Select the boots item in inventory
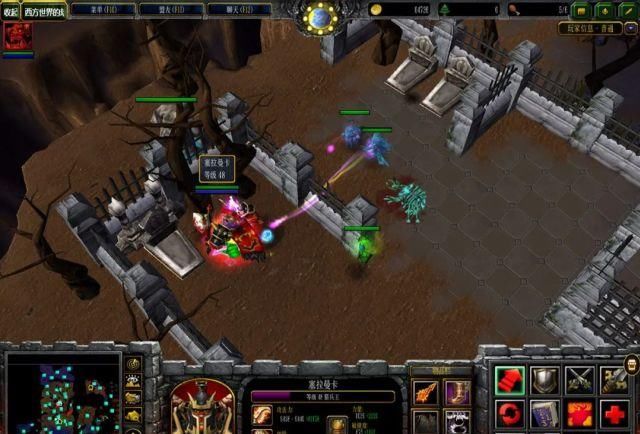640x434 pixels. coord(457,392)
